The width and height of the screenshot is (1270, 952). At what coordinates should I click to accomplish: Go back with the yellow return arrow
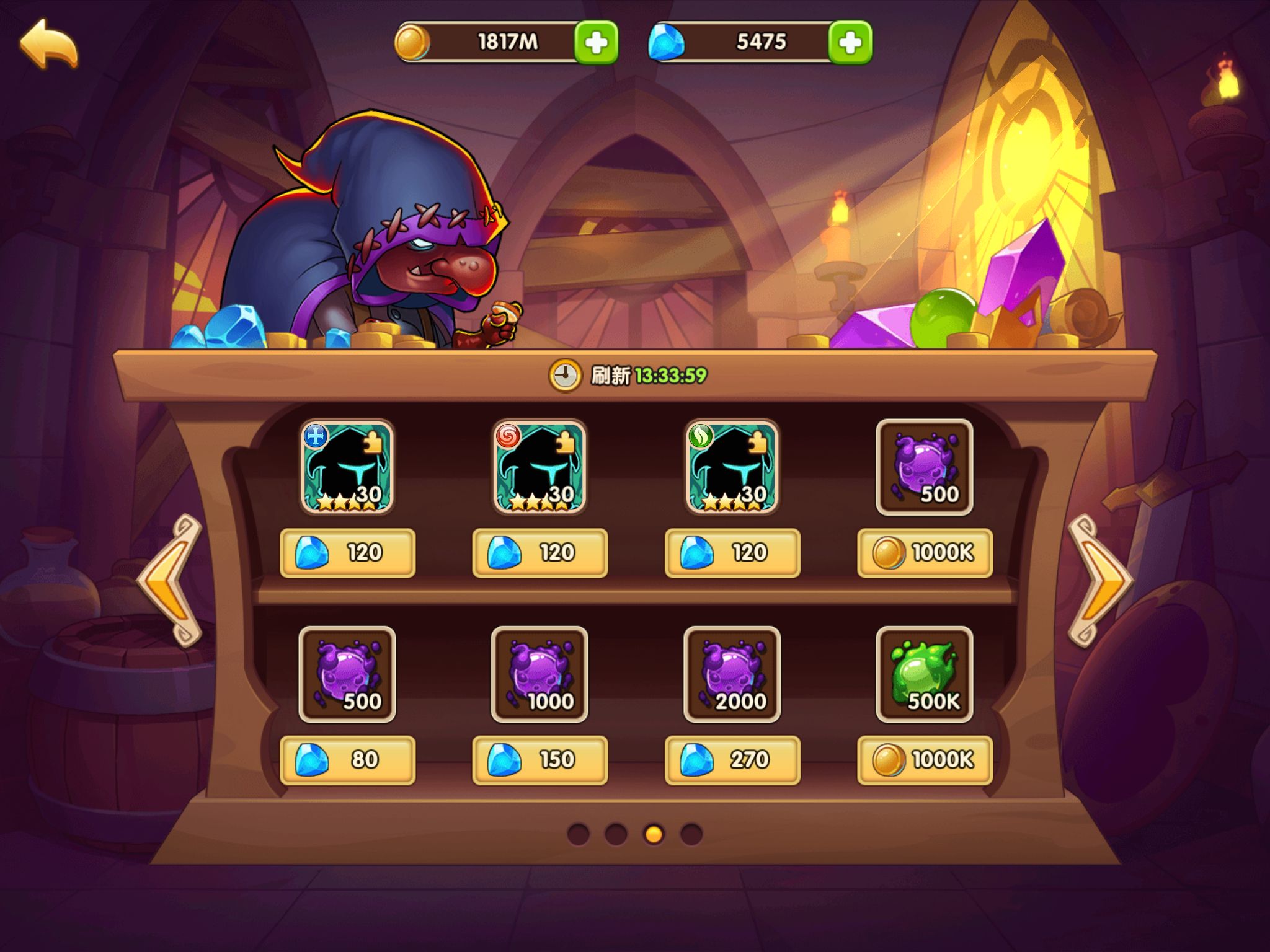point(49,43)
